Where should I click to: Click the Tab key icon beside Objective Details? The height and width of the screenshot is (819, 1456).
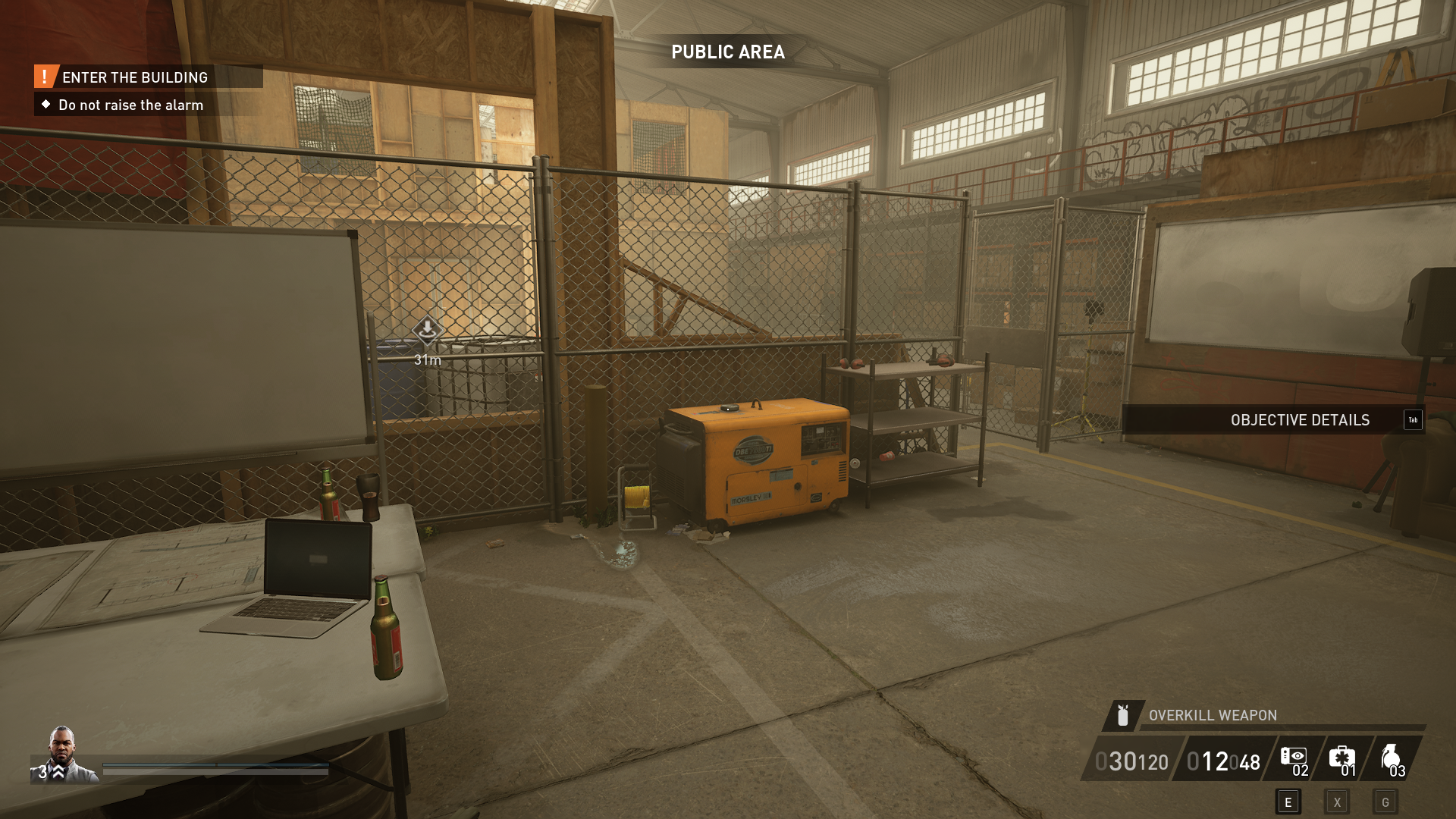click(x=1413, y=420)
